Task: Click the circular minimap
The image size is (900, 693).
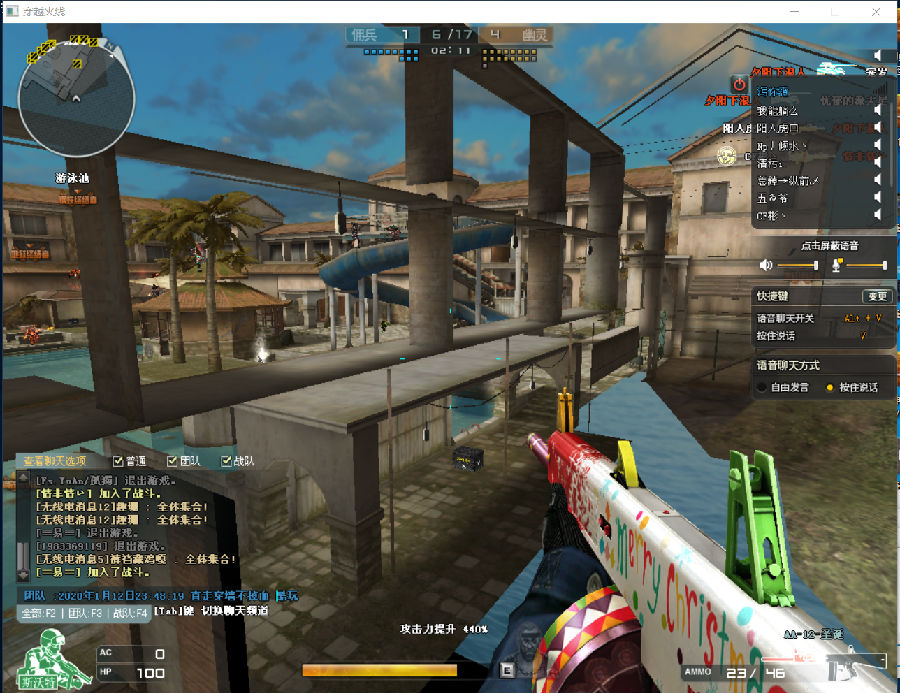Action: [76, 98]
